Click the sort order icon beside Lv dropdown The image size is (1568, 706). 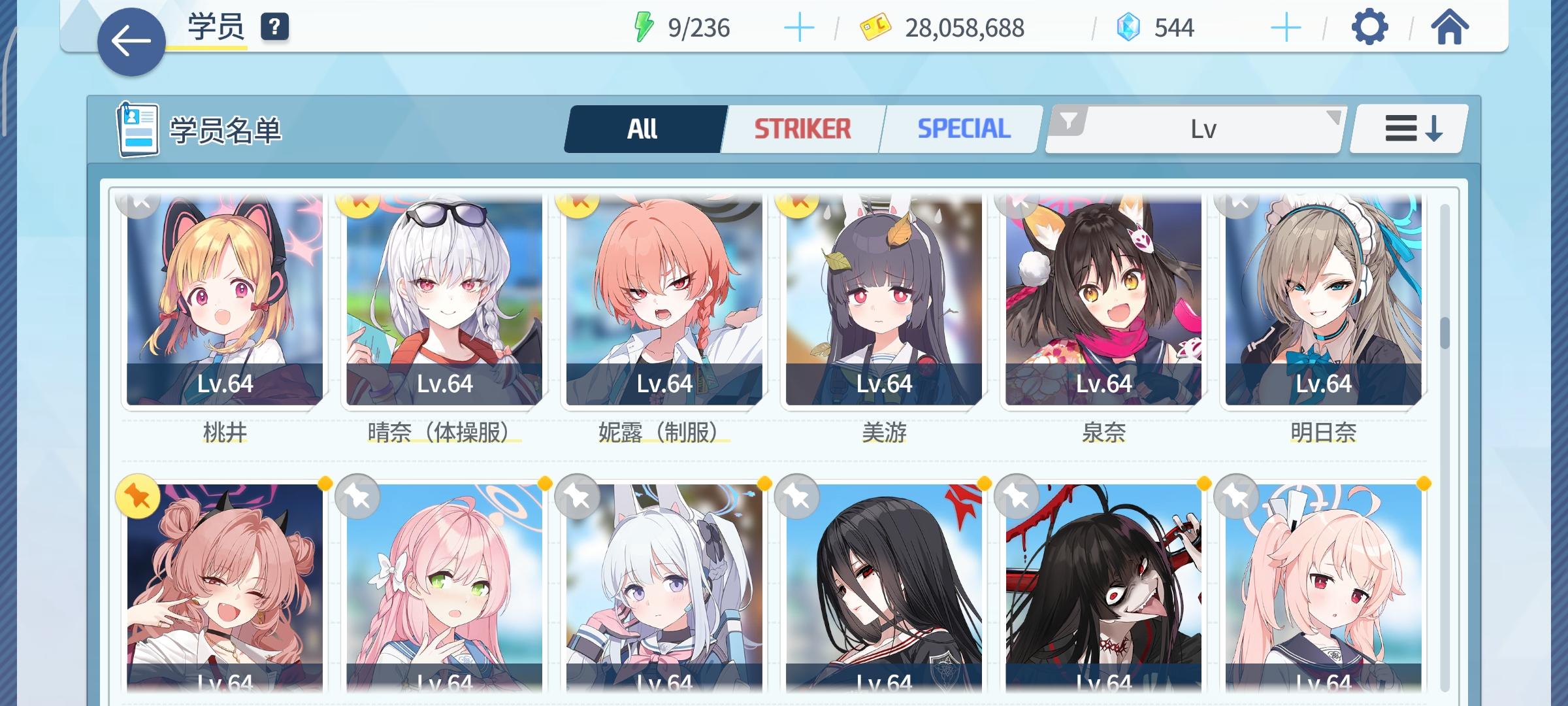point(1406,128)
